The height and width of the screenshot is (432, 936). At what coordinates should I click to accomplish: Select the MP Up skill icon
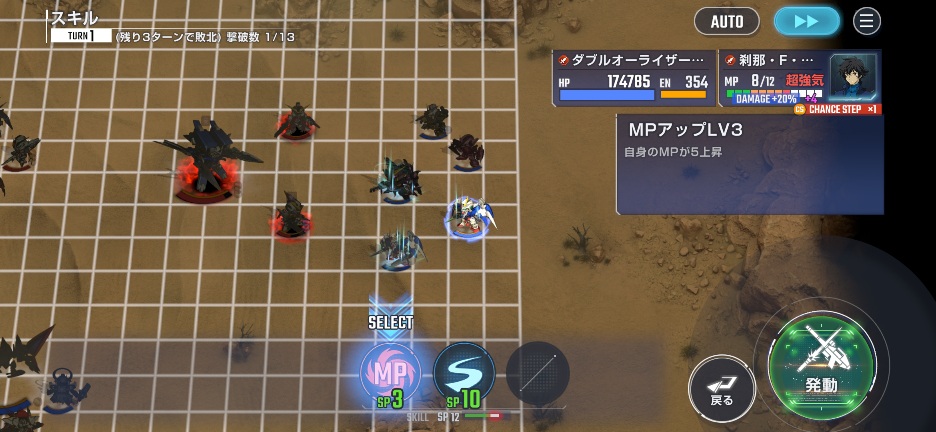pos(390,372)
